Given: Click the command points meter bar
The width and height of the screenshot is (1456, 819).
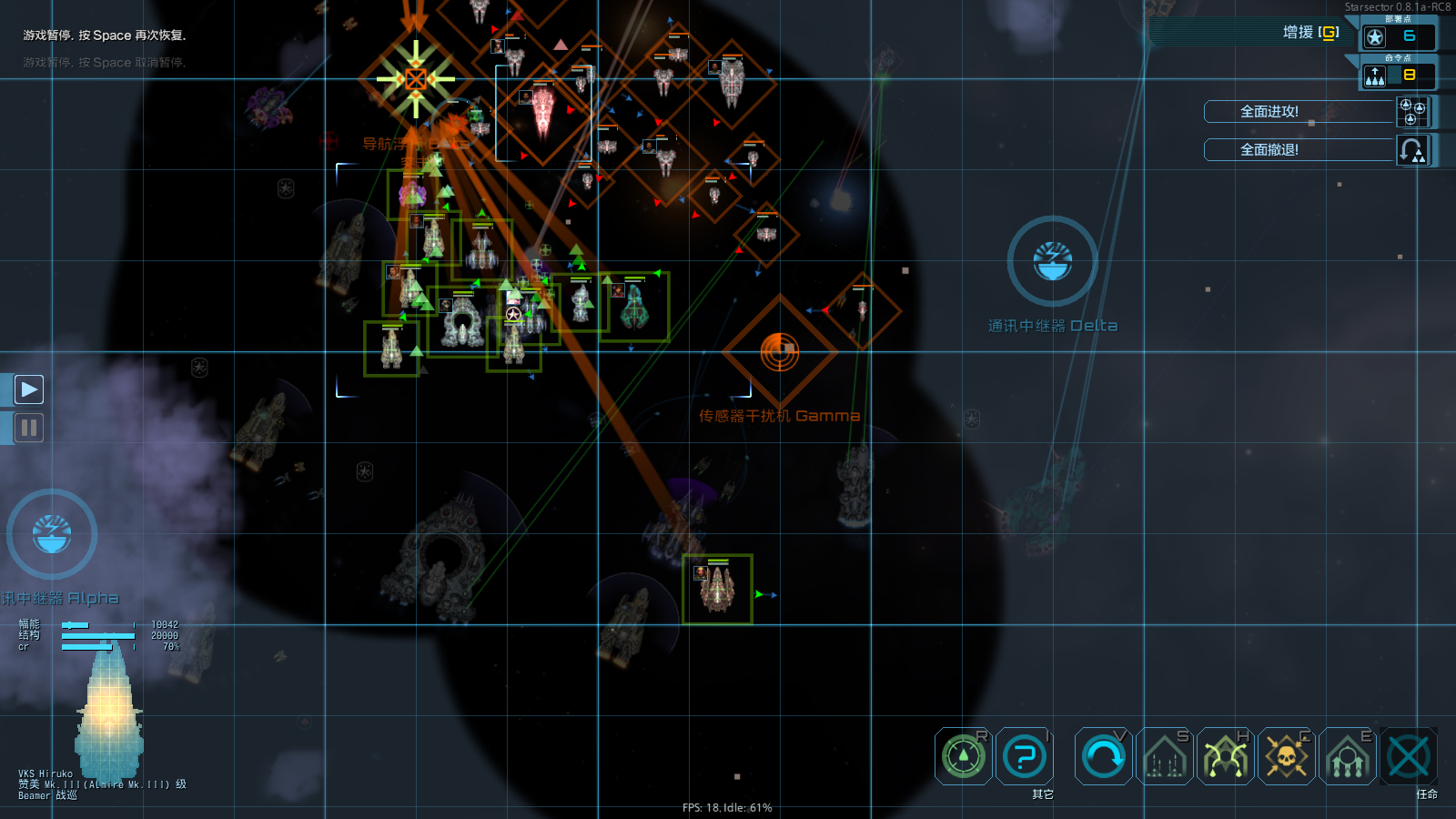Looking at the screenshot, I should 1392,76.
